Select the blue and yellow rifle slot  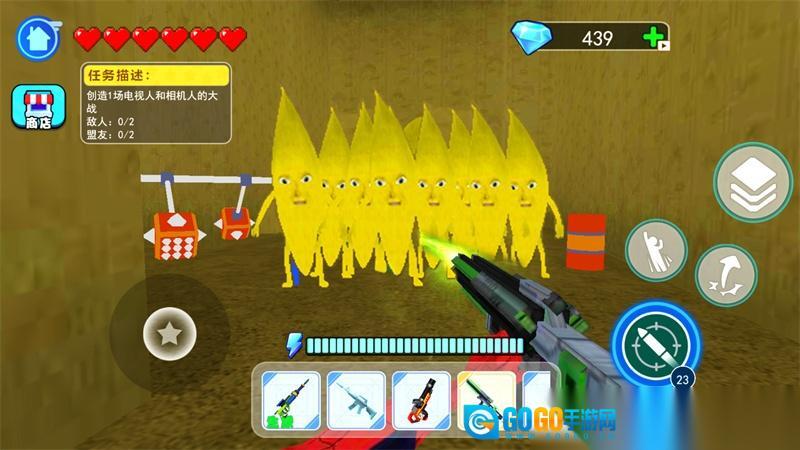(291, 402)
